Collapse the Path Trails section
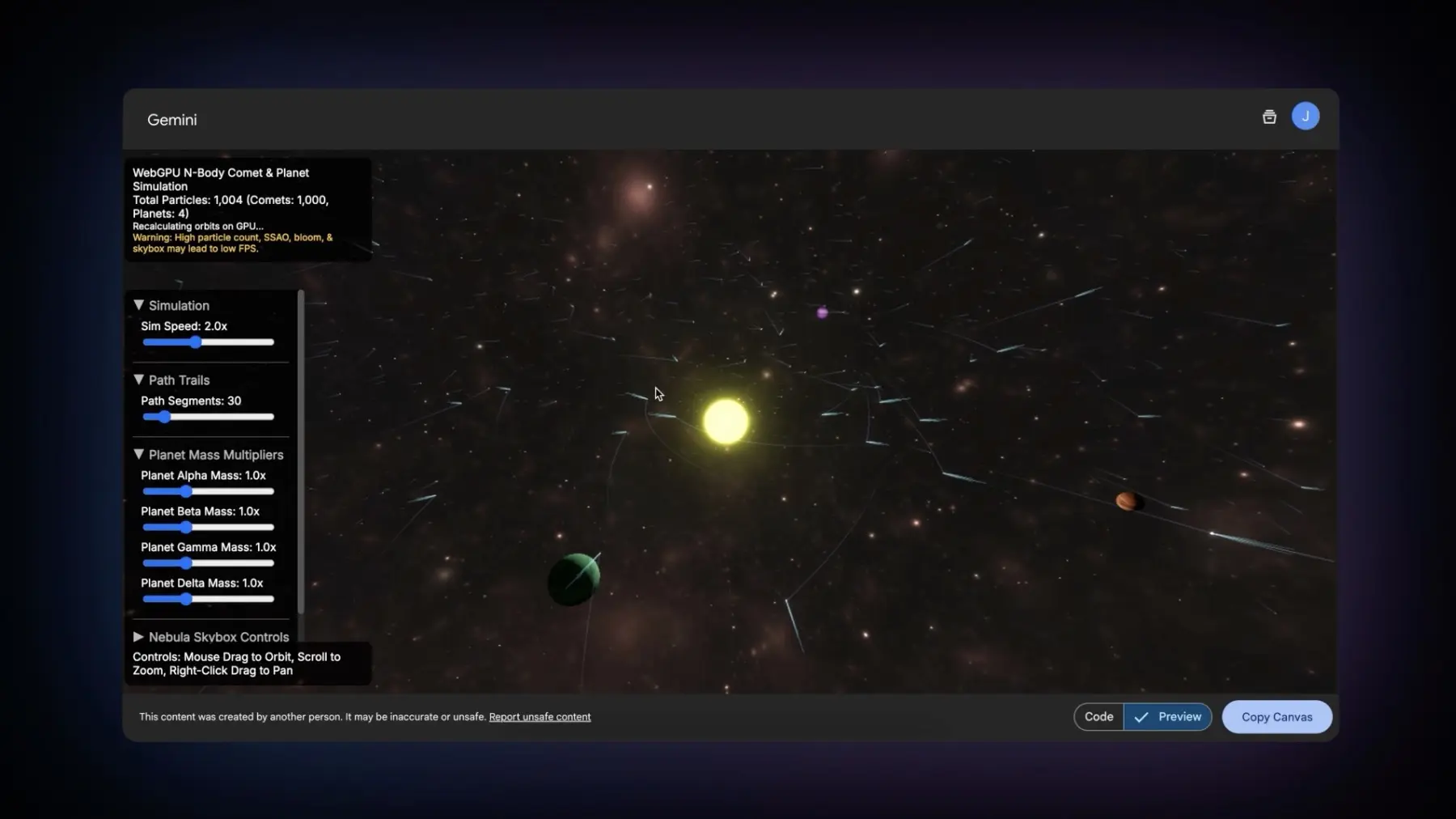The height and width of the screenshot is (819, 1456). 171,380
